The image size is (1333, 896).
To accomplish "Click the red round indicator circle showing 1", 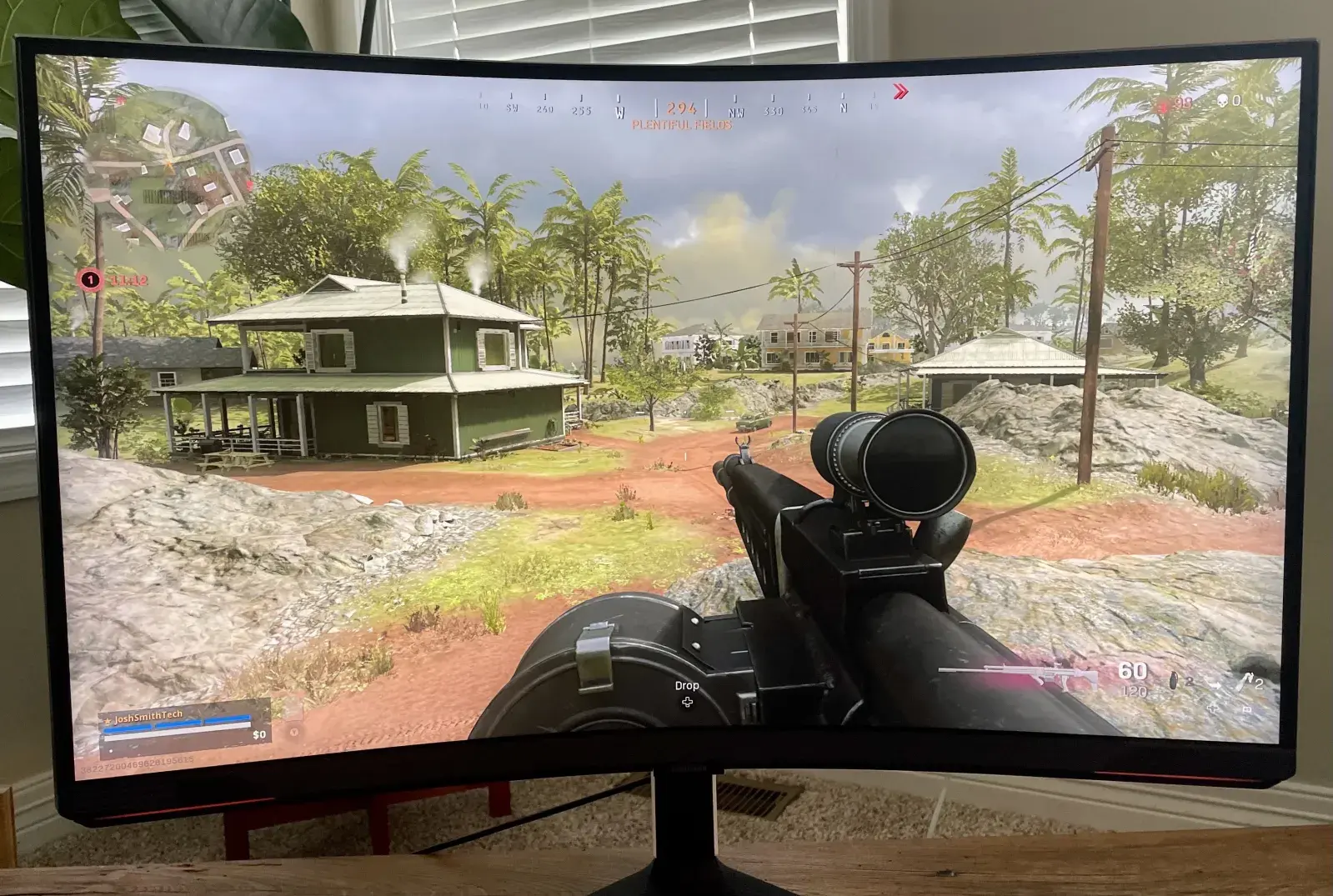I will tap(89, 278).
